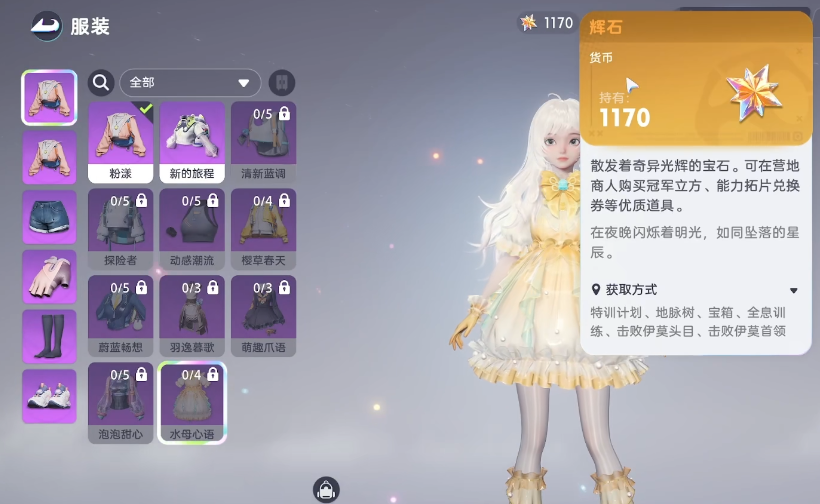820x504 pixels.
Task: Switch to the gloves category
Action: click(x=49, y=277)
